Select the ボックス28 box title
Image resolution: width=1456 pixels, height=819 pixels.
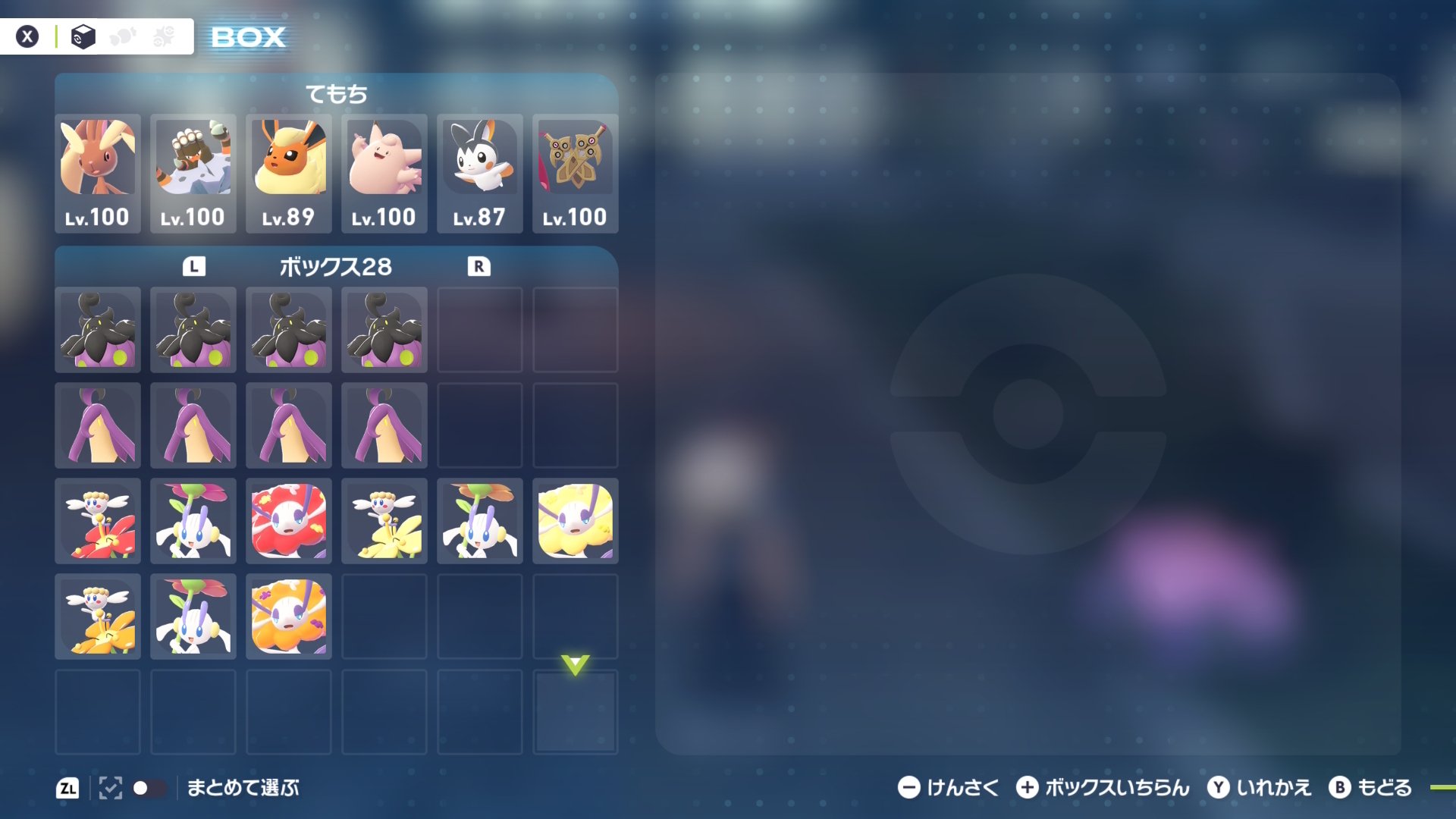click(x=336, y=266)
